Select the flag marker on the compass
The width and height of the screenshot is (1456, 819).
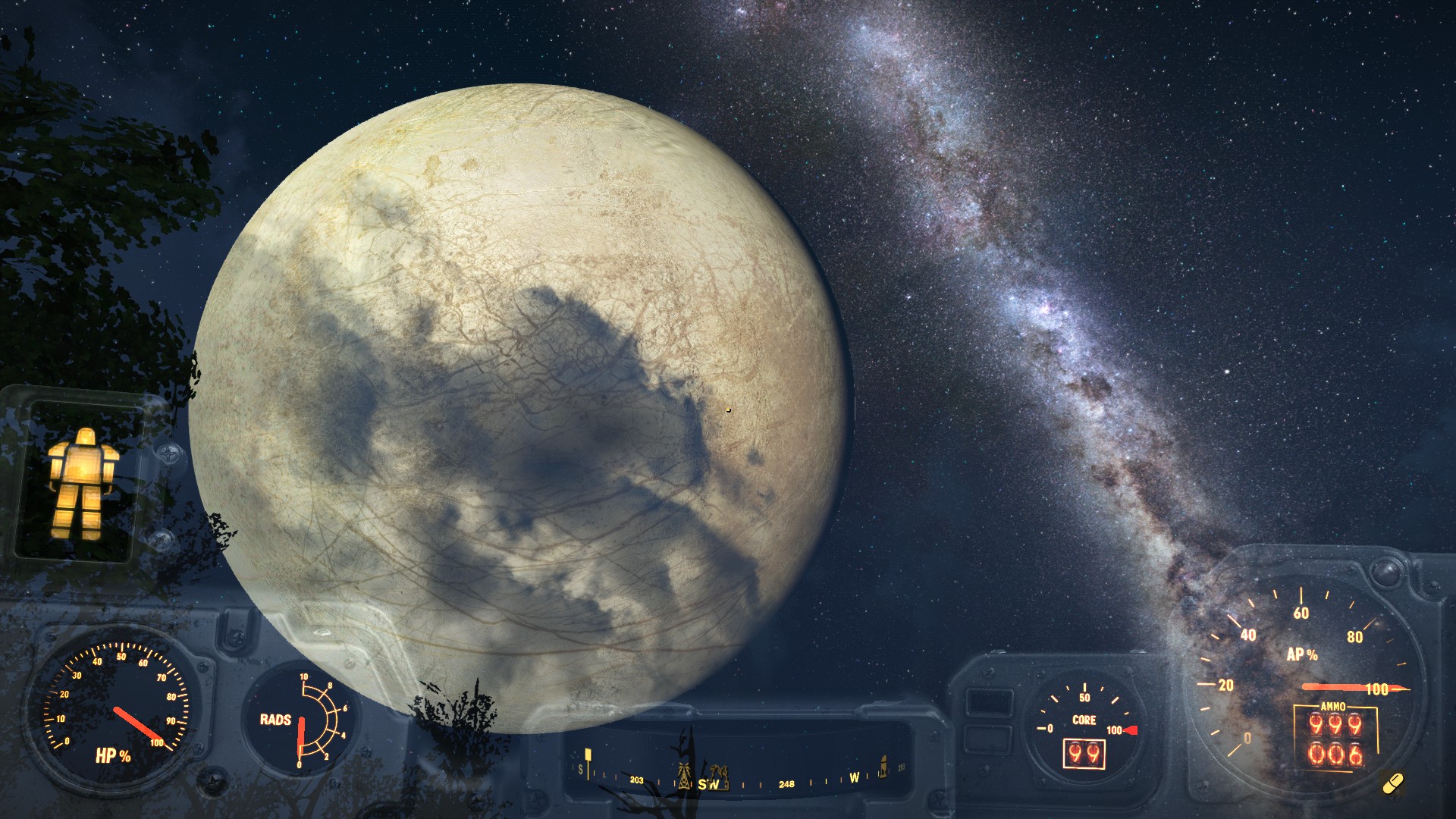pyautogui.click(x=588, y=757)
